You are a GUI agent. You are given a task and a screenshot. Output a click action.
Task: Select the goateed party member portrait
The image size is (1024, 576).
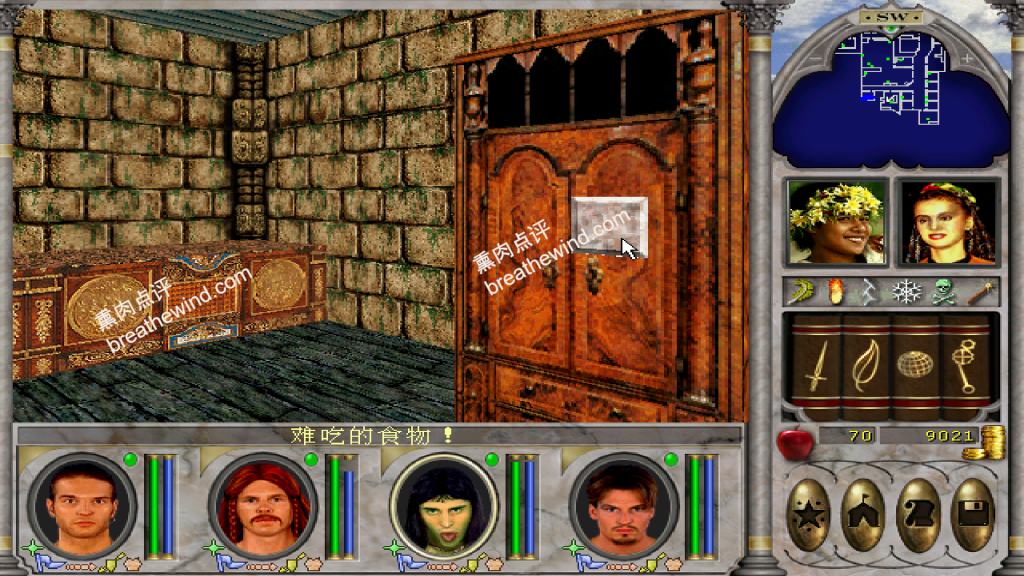[x=622, y=506]
